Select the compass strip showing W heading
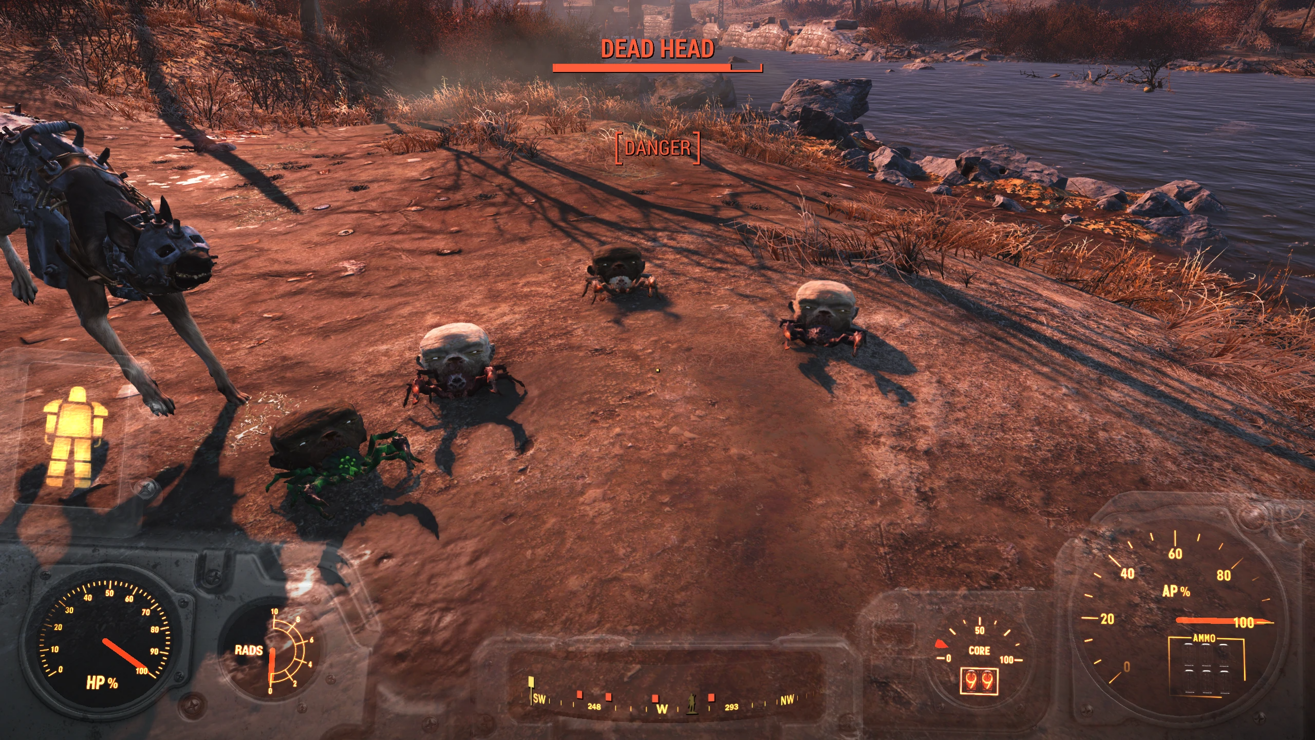The height and width of the screenshot is (740, 1315). [661, 700]
